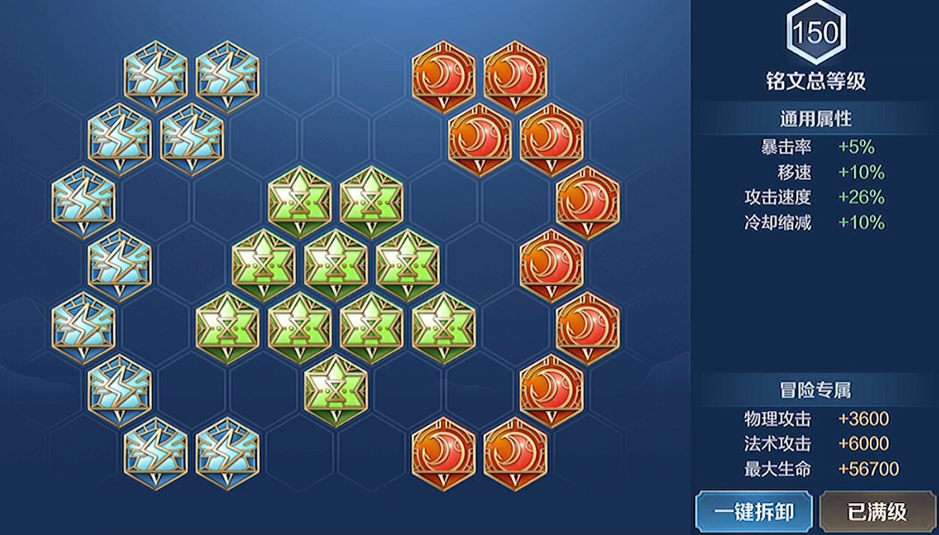Screen dimensions: 939x535
Task: Select the 已满级 button
Action: [877, 512]
